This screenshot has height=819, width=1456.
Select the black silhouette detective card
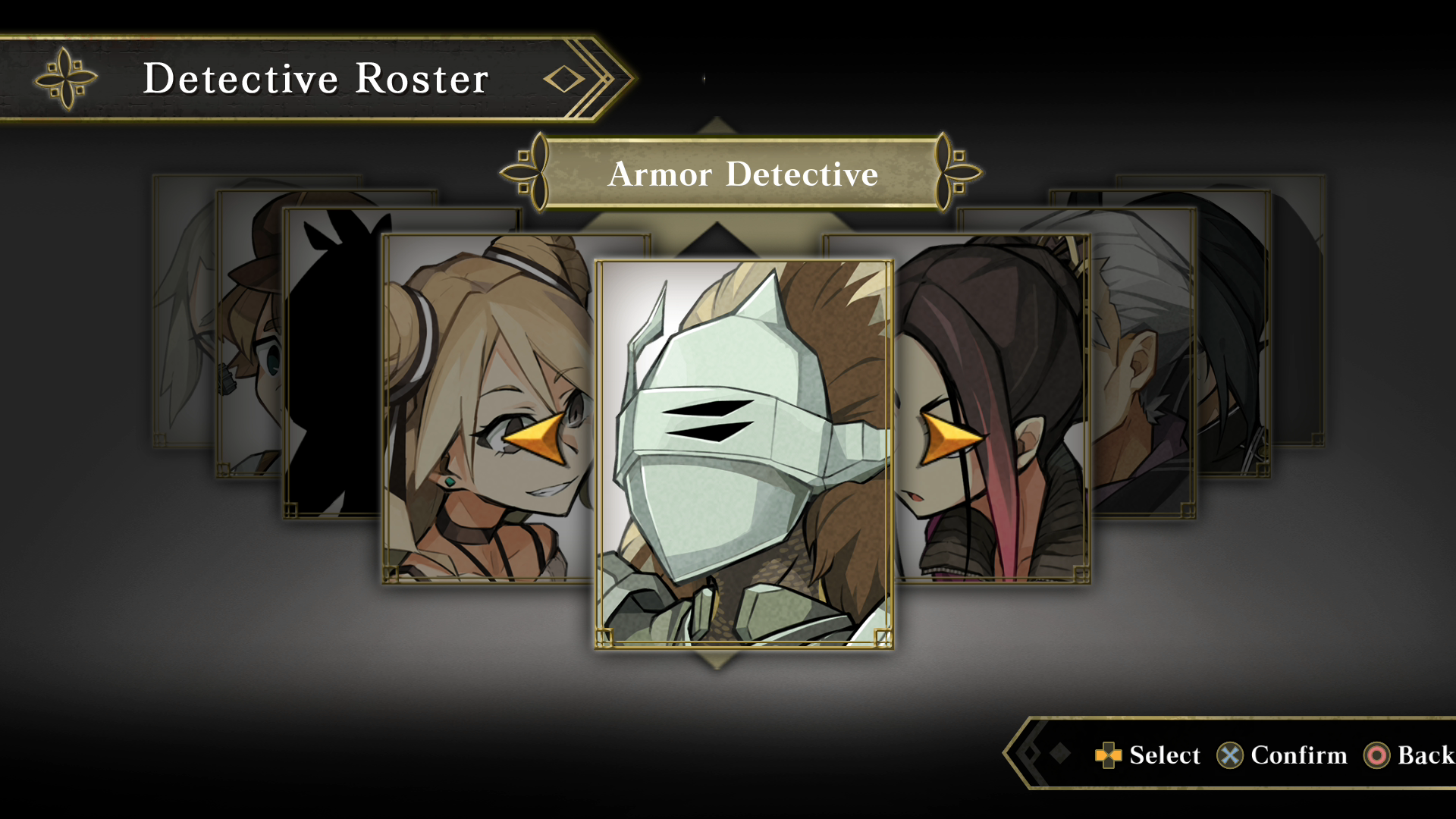[x=332, y=364]
